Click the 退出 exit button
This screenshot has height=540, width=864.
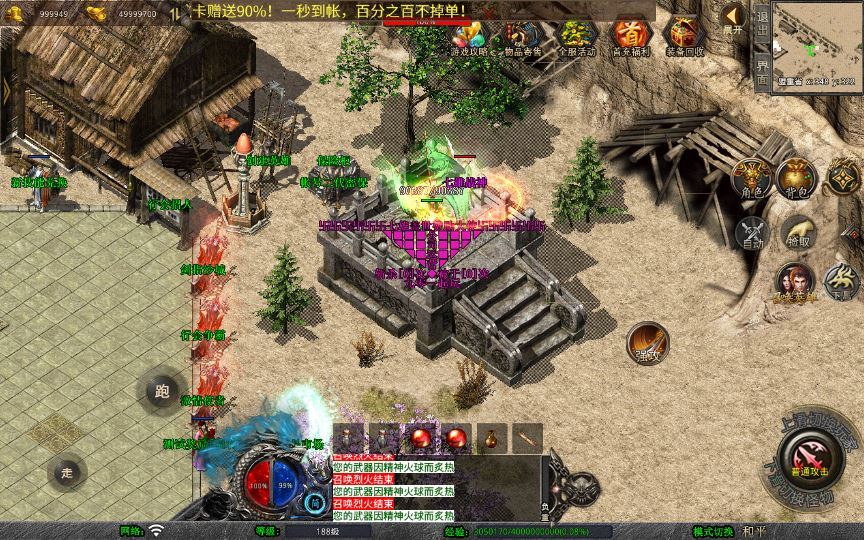coord(762,24)
